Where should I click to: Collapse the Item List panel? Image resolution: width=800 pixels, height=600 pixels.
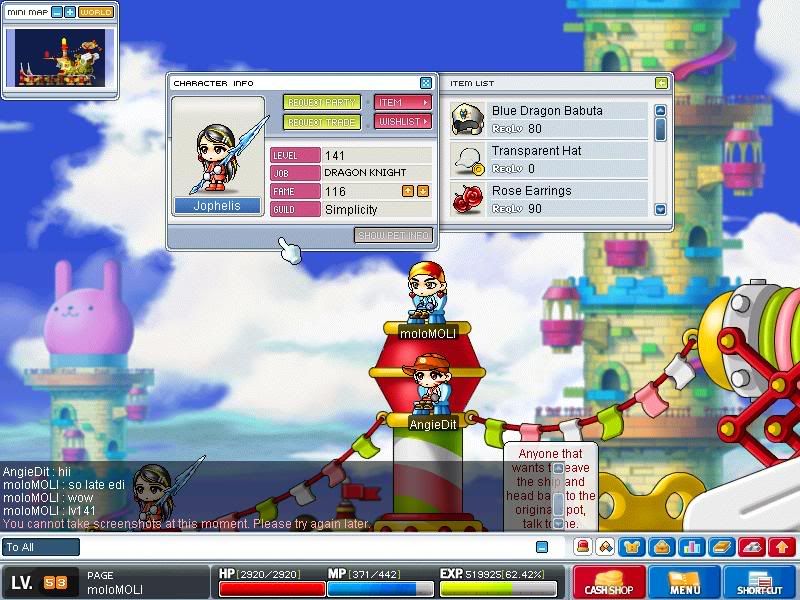coord(661,83)
